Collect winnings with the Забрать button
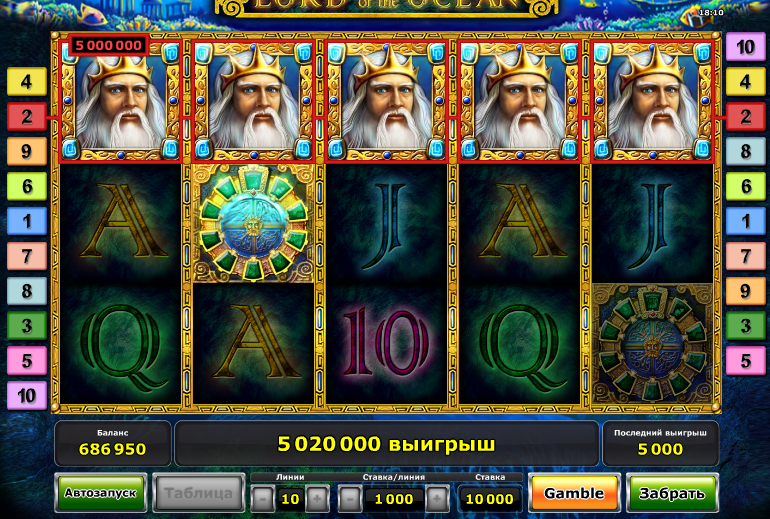 (672, 493)
